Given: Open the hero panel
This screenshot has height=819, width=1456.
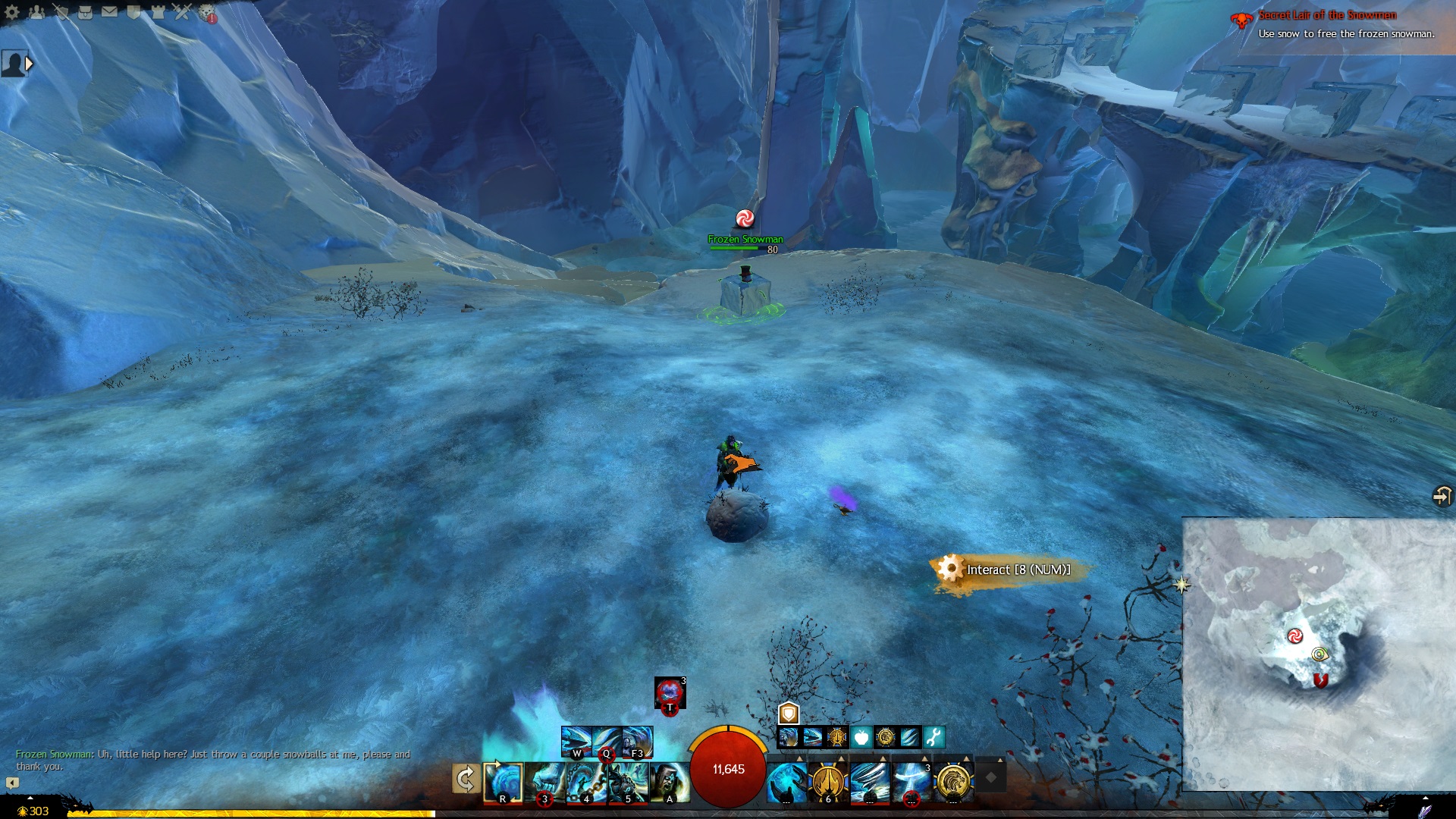Looking at the screenshot, I should coord(61,11).
